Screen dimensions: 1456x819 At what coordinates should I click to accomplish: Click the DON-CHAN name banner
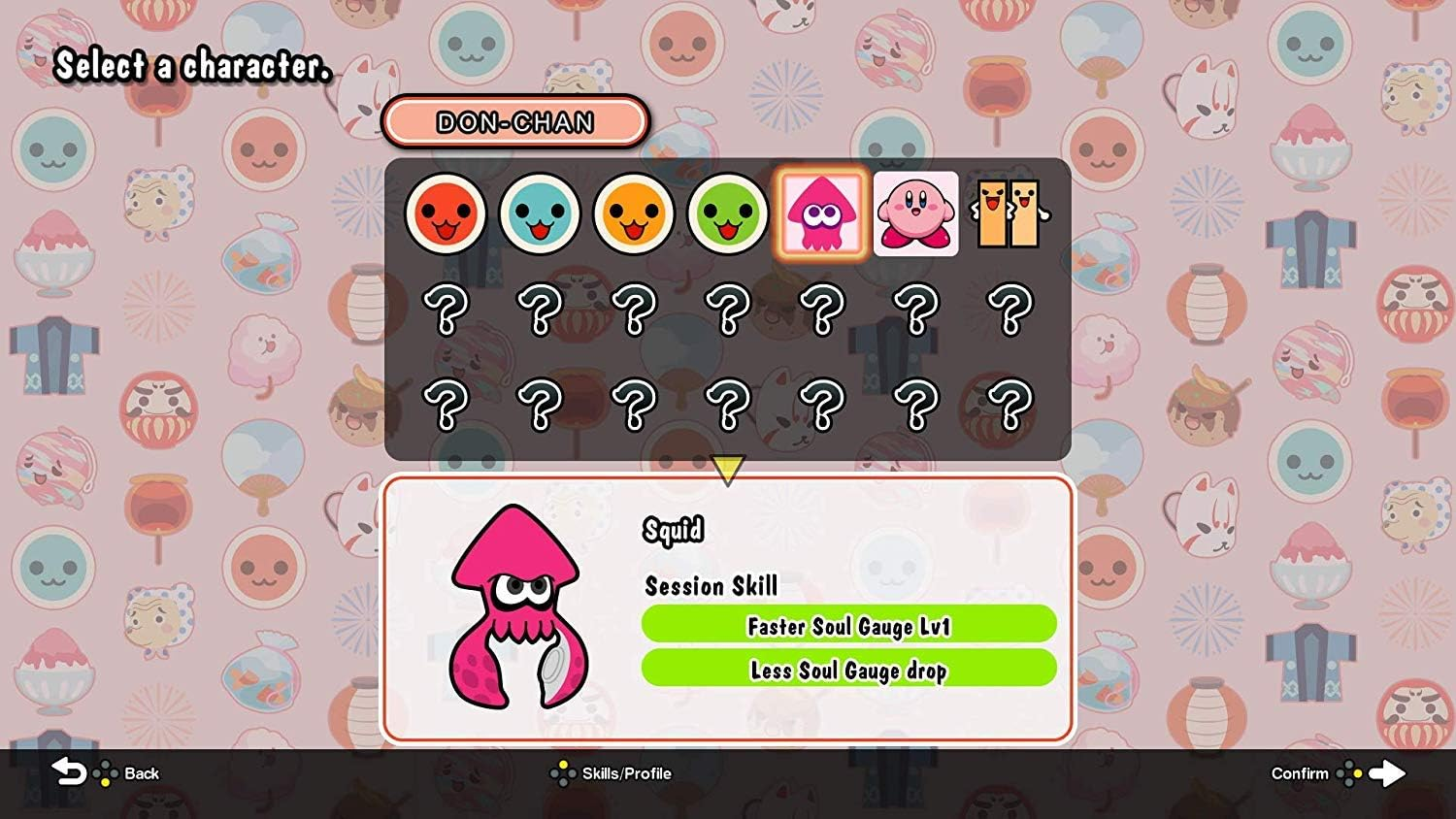coord(515,122)
